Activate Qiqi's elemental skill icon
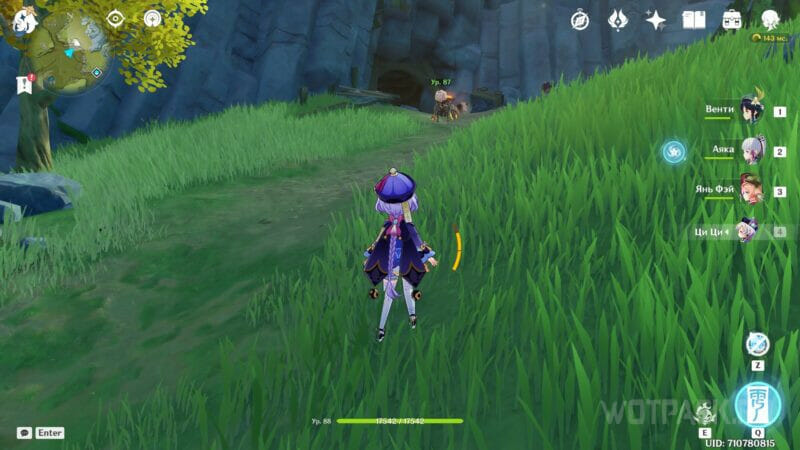This screenshot has height=450, width=800. click(706, 412)
